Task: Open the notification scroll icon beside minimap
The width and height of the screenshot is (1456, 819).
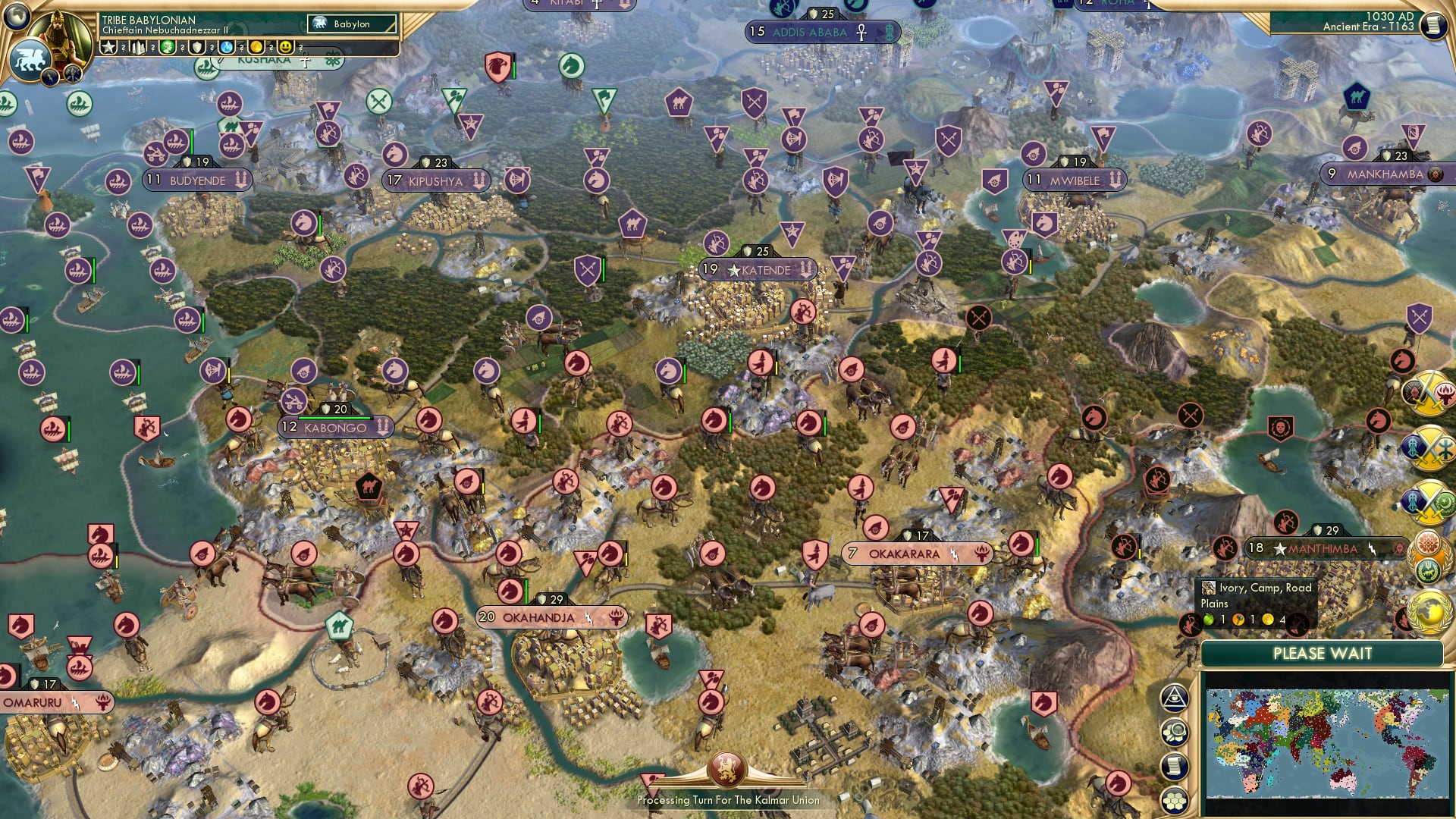Action: click(x=1174, y=766)
